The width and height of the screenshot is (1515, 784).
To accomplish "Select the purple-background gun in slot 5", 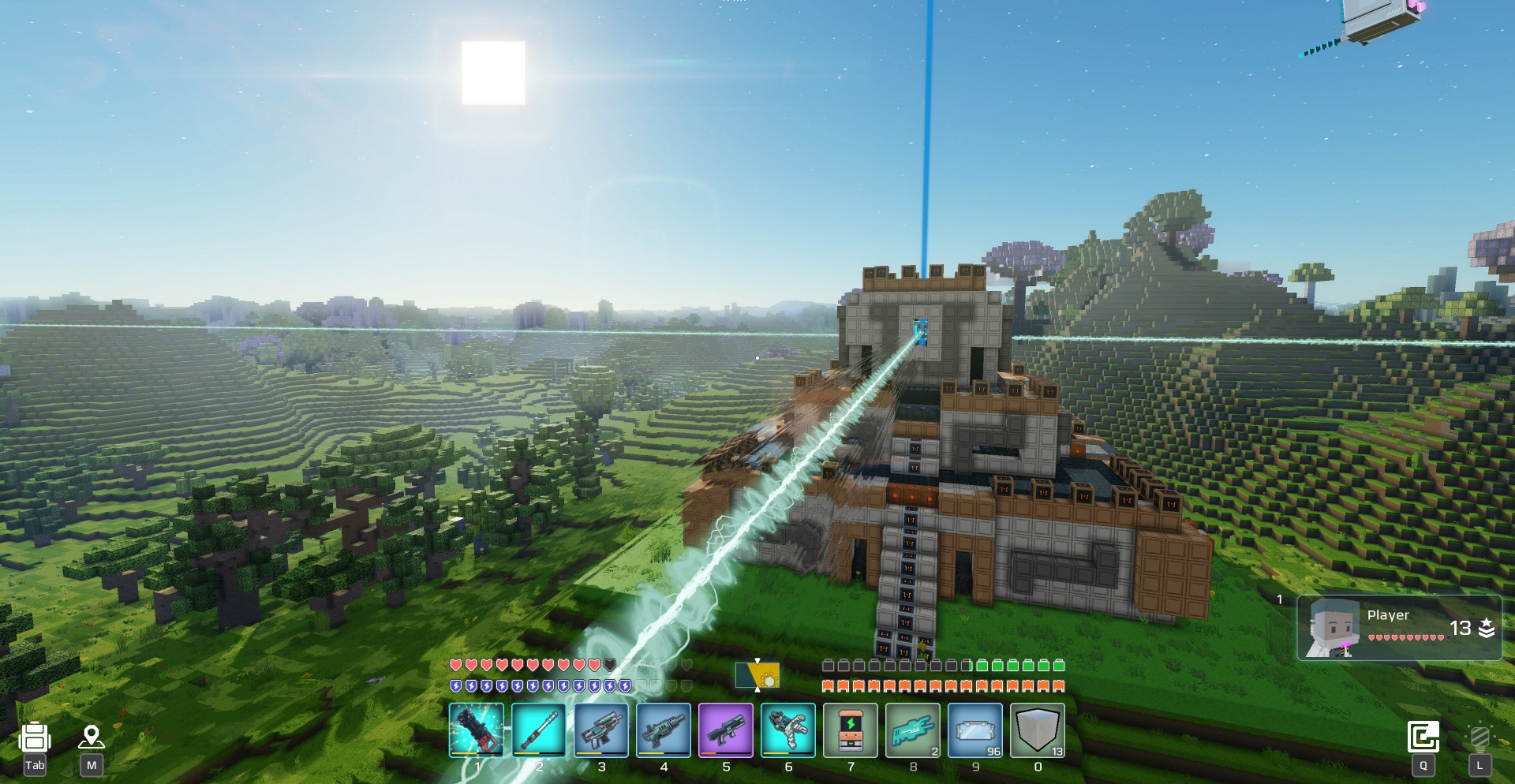I will pyautogui.click(x=726, y=730).
